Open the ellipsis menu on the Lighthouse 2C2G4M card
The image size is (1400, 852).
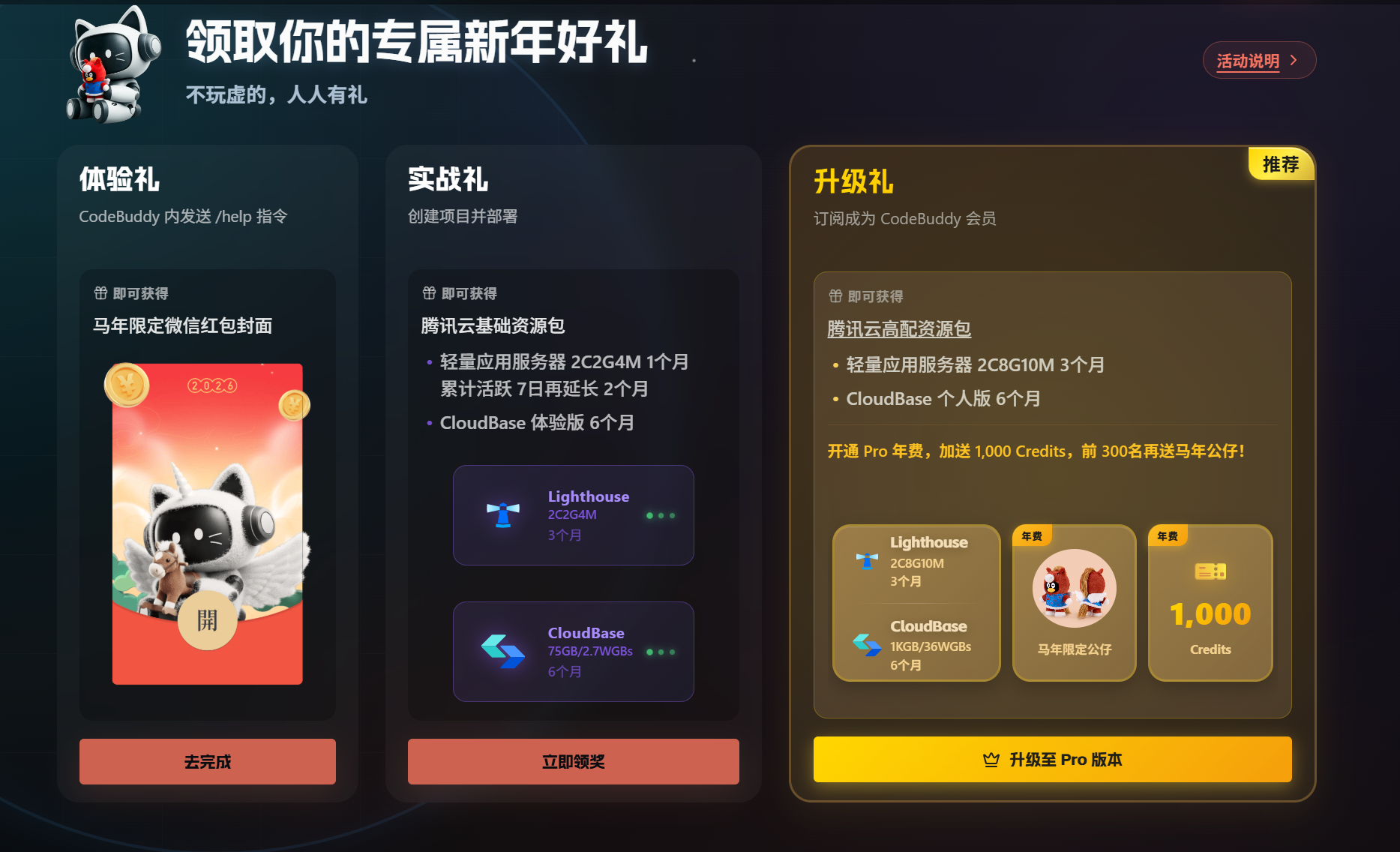[661, 514]
